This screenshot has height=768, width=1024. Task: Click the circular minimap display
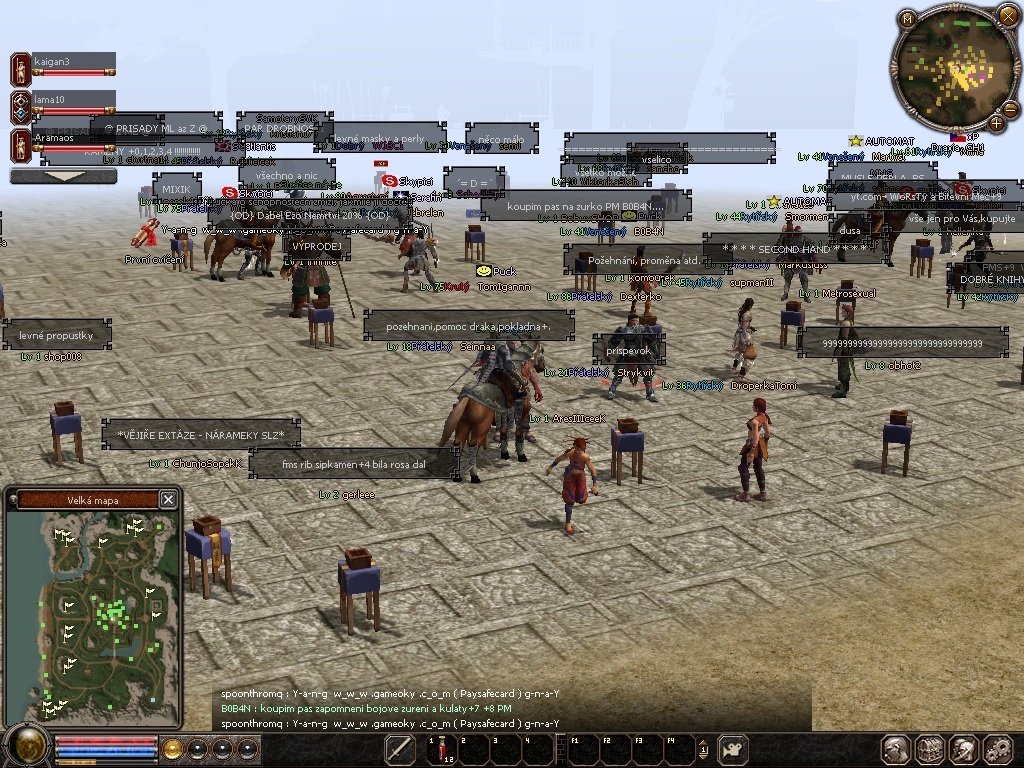click(956, 70)
